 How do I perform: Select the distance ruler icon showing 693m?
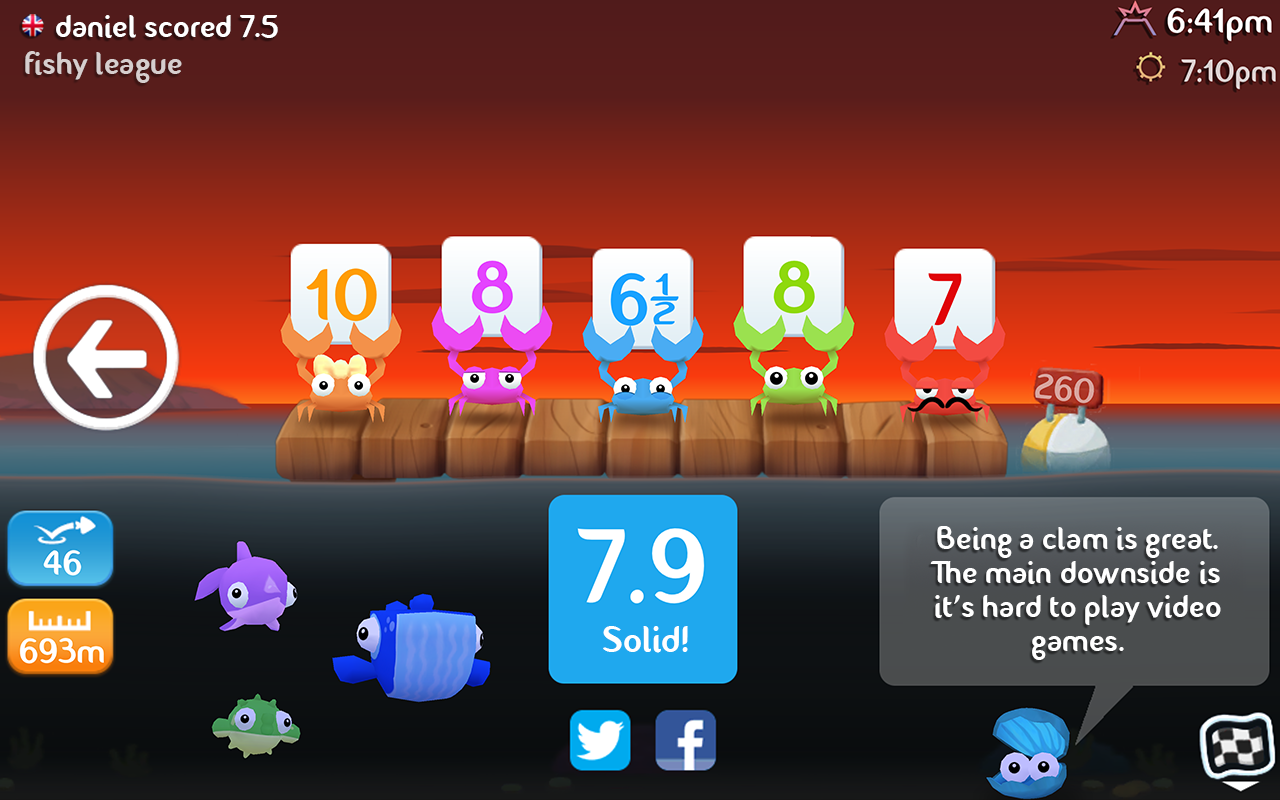coord(60,637)
